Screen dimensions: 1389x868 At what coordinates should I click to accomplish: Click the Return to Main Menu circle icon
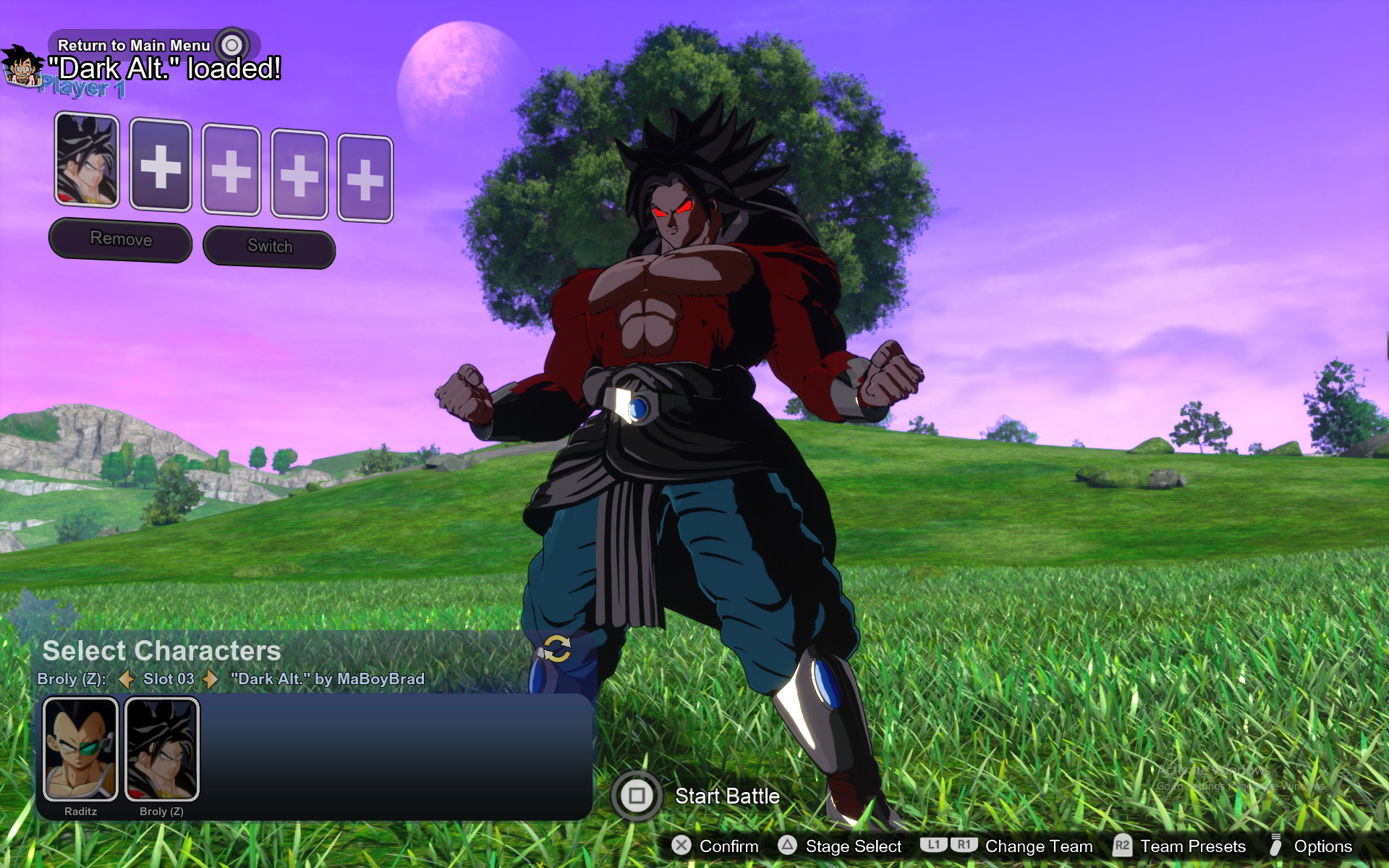[x=231, y=44]
